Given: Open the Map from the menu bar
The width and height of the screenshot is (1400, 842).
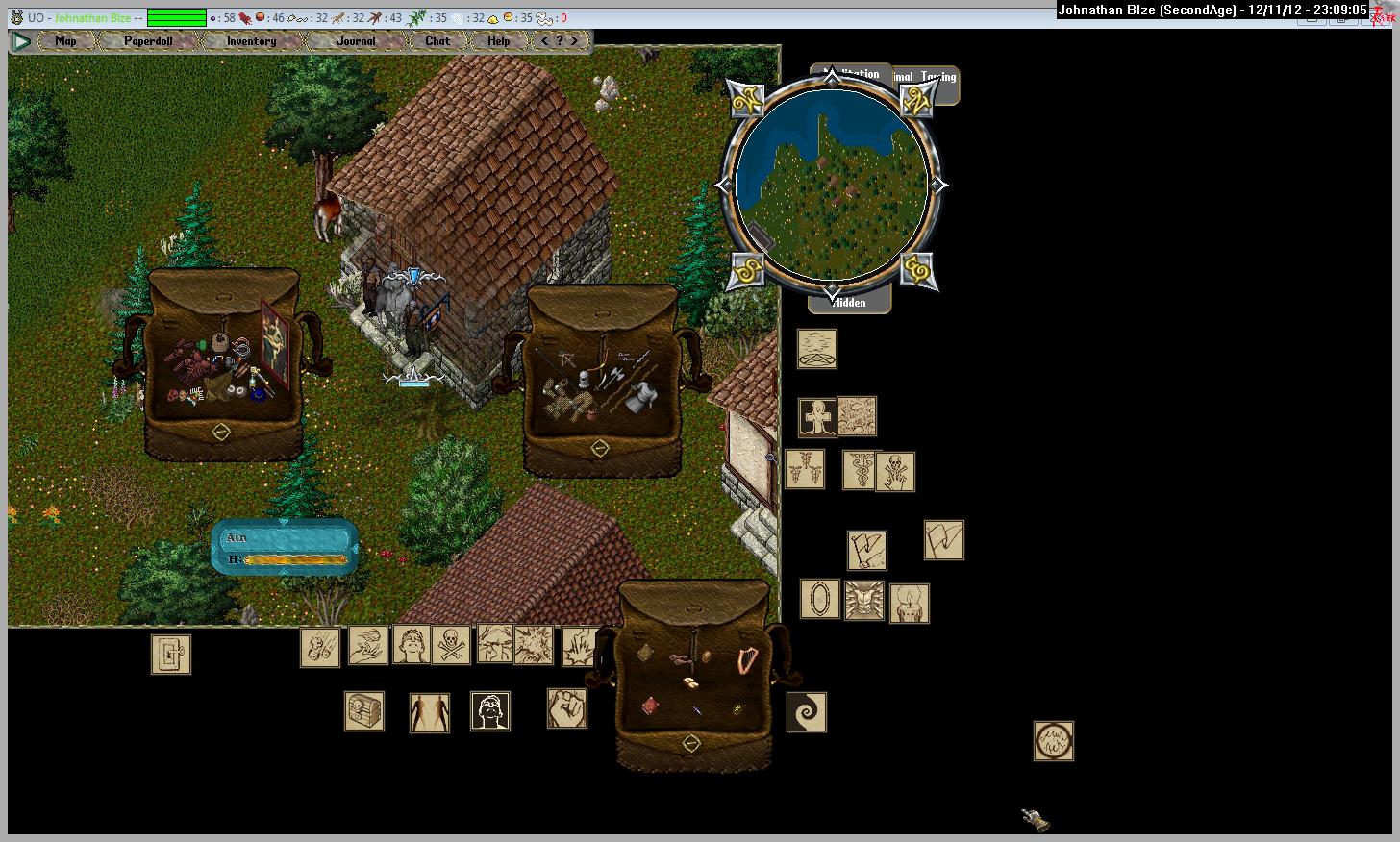Looking at the screenshot, I should pyautogui.click(x=65, y=41).
